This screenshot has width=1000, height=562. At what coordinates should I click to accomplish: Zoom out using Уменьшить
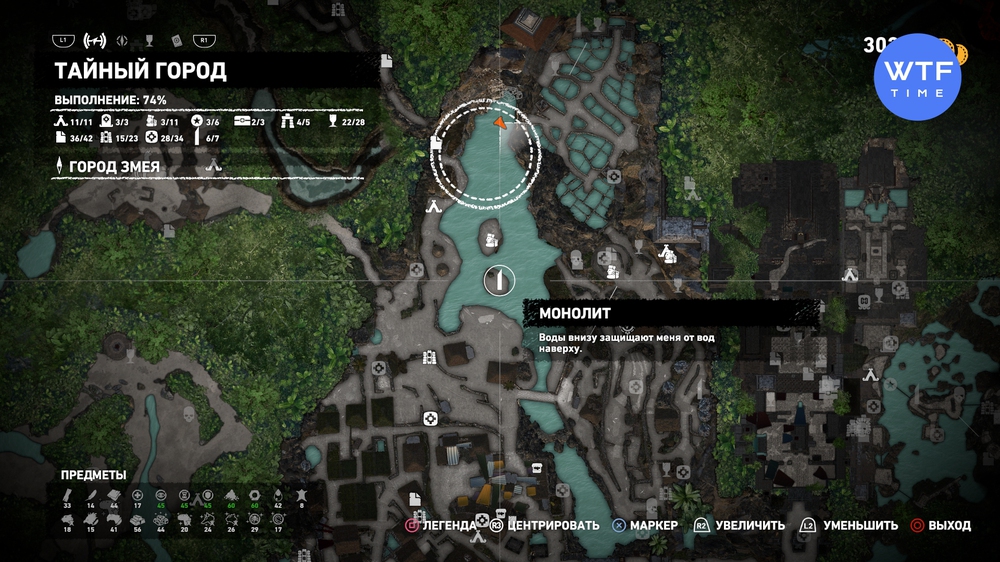click(848, 525)
